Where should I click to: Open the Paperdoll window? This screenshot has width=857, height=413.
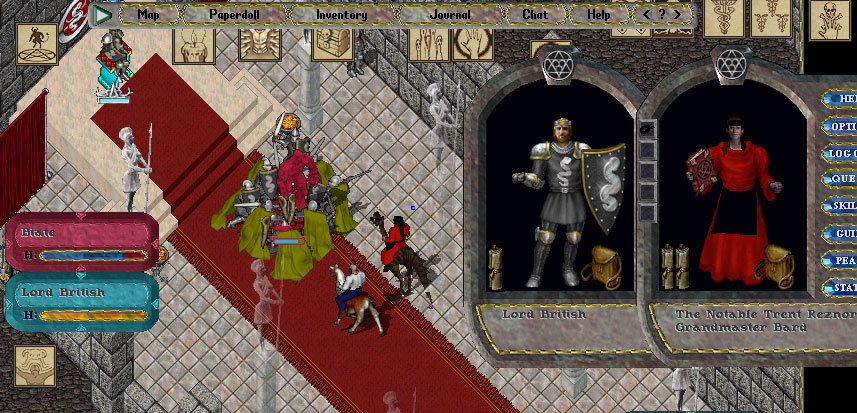[x=233, y=15]
